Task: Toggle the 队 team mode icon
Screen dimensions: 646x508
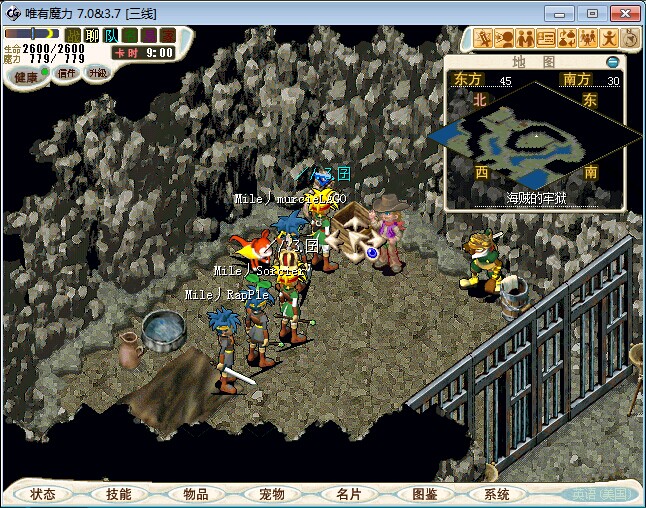Action: click(111, 36)
